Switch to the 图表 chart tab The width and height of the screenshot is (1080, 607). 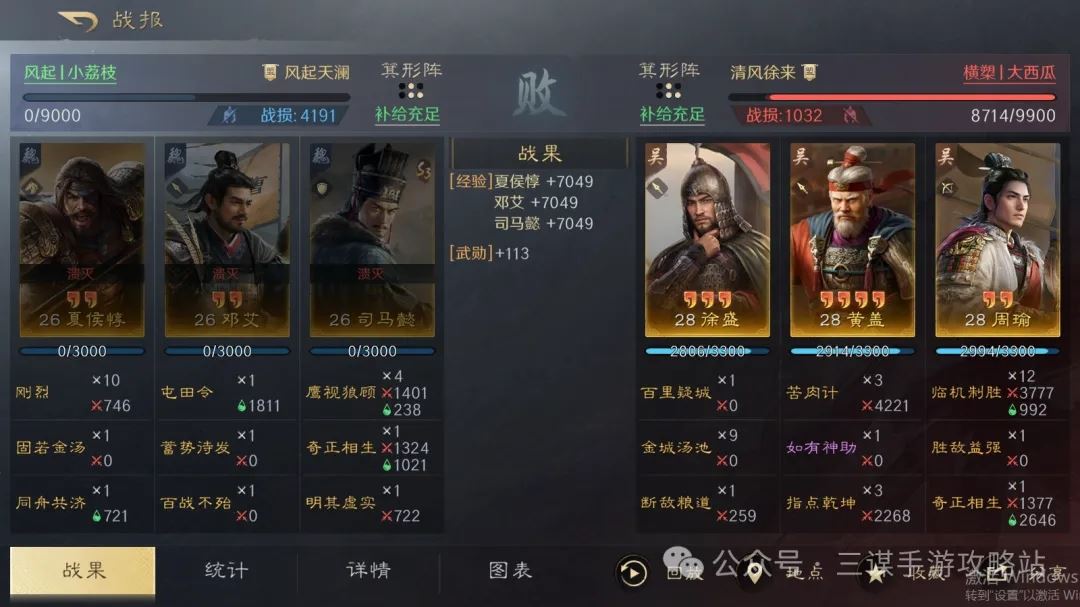click(510, 571)
